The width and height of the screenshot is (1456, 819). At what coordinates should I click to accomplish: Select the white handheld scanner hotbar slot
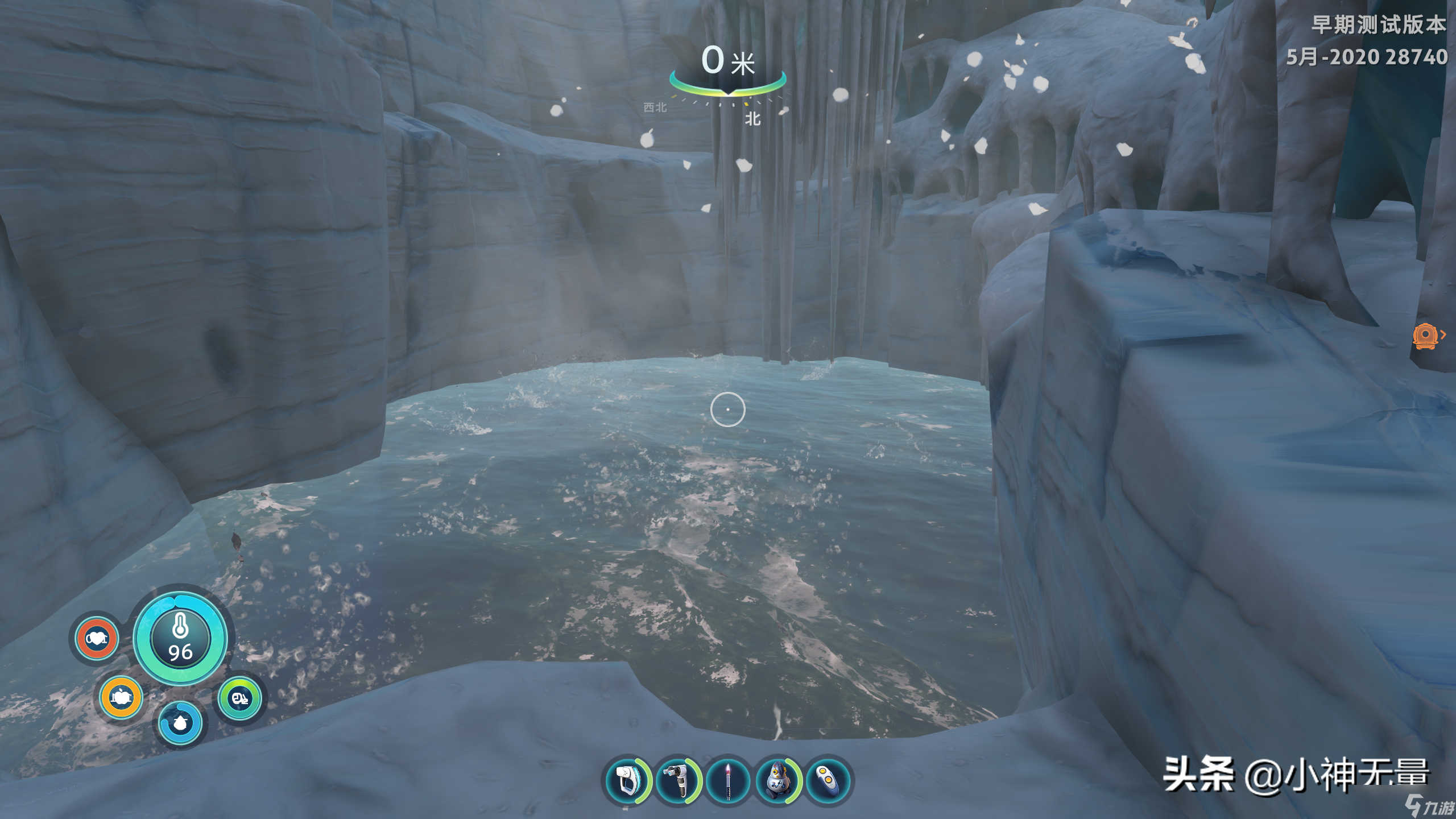[x=627, y=780]
